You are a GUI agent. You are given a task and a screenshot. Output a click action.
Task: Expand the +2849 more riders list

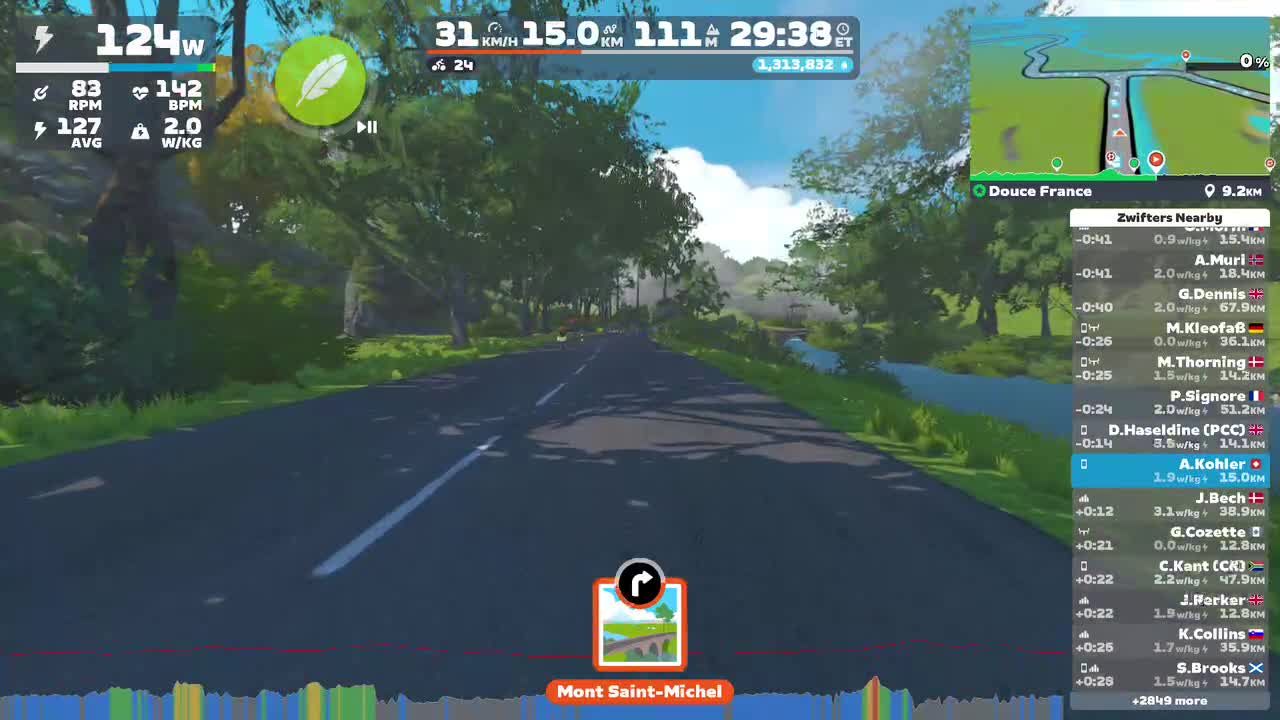click(1169, 701)
